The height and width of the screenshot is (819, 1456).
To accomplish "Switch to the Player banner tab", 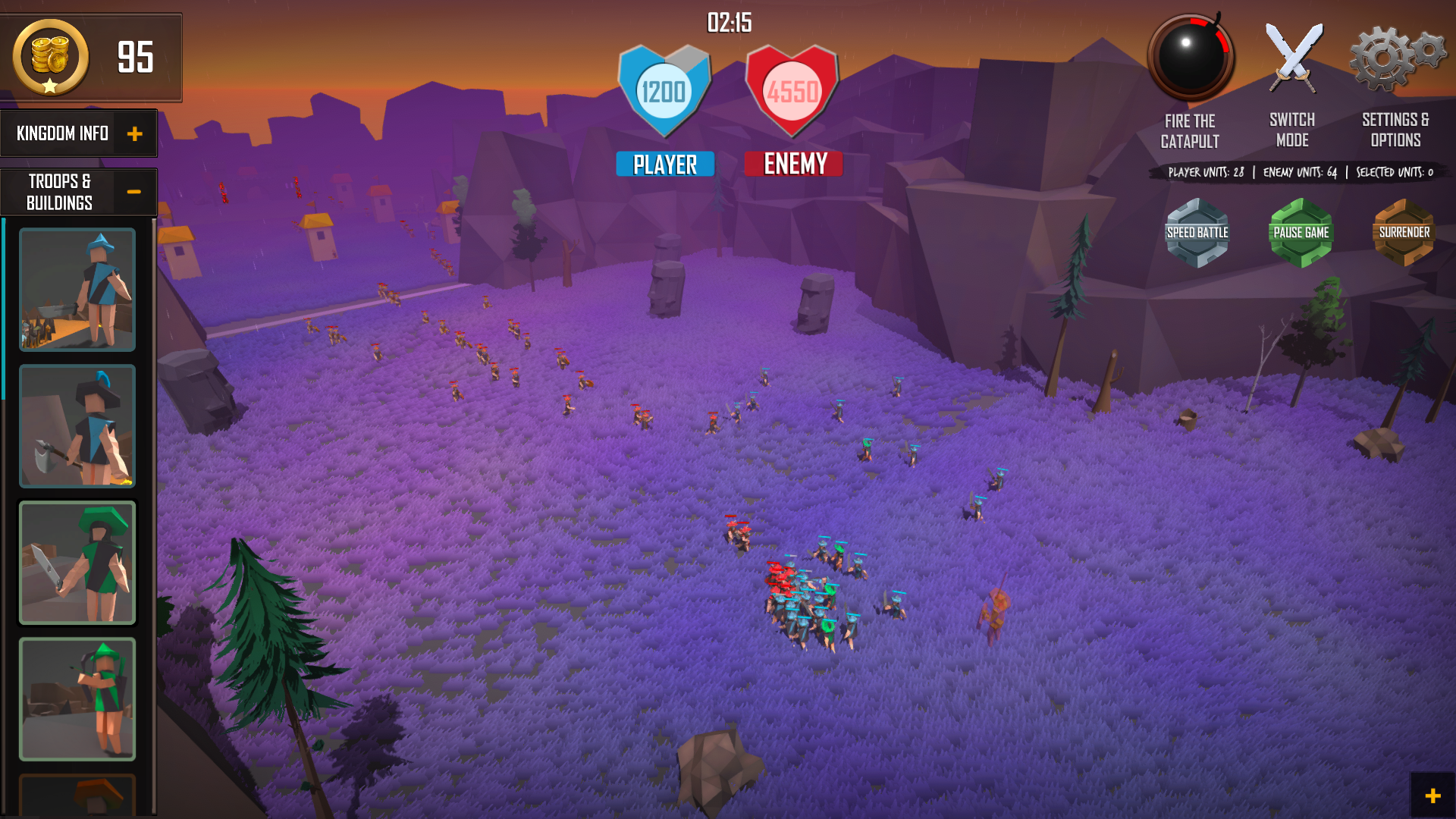I will click(x=664, y=163).
